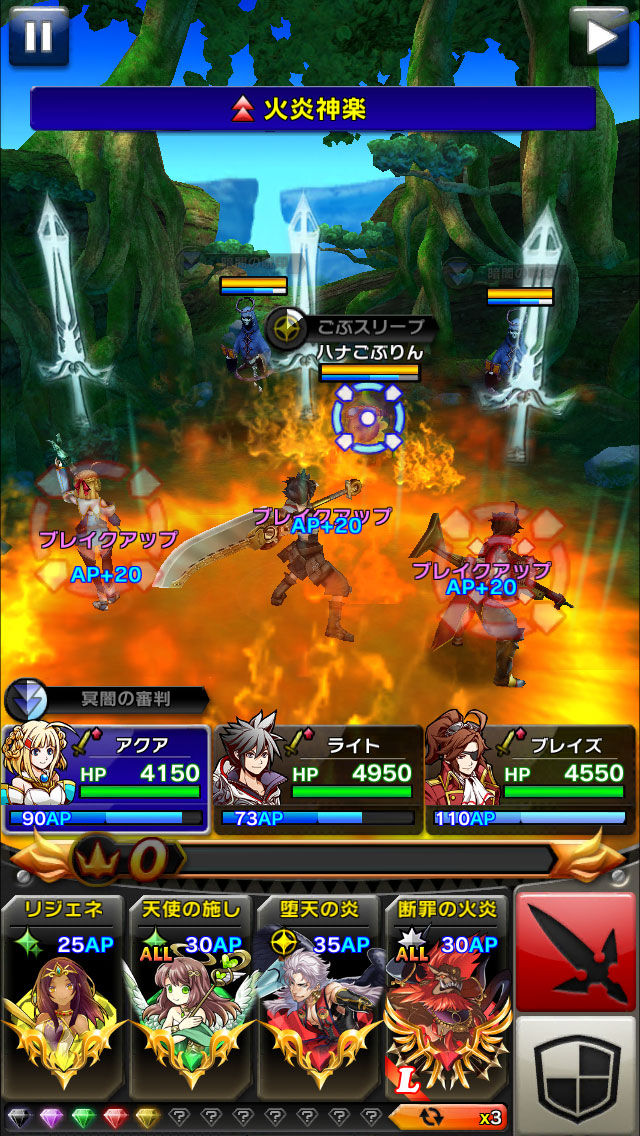Screen dimensions: 640x1136
Task: Cast 堕天の炎 35AP skill card
Action: (319, 995)
